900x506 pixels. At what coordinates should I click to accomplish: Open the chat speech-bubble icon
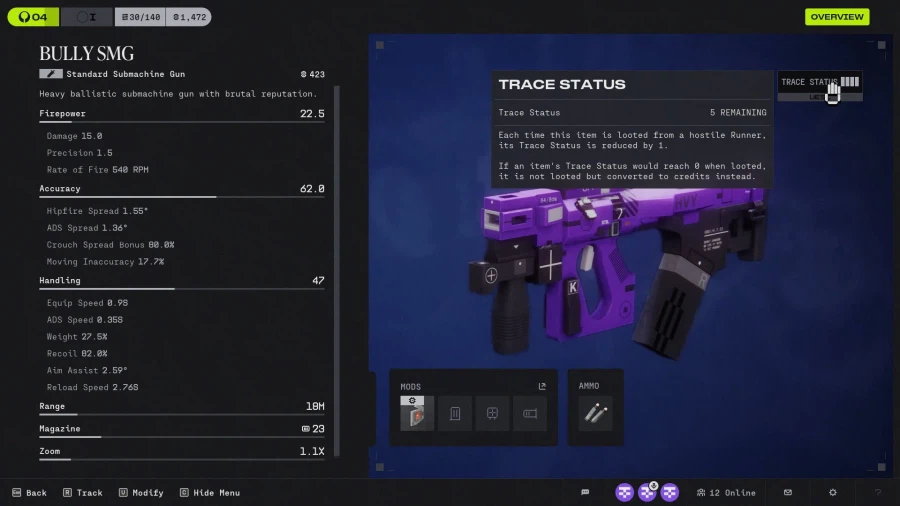pos(585,493)
